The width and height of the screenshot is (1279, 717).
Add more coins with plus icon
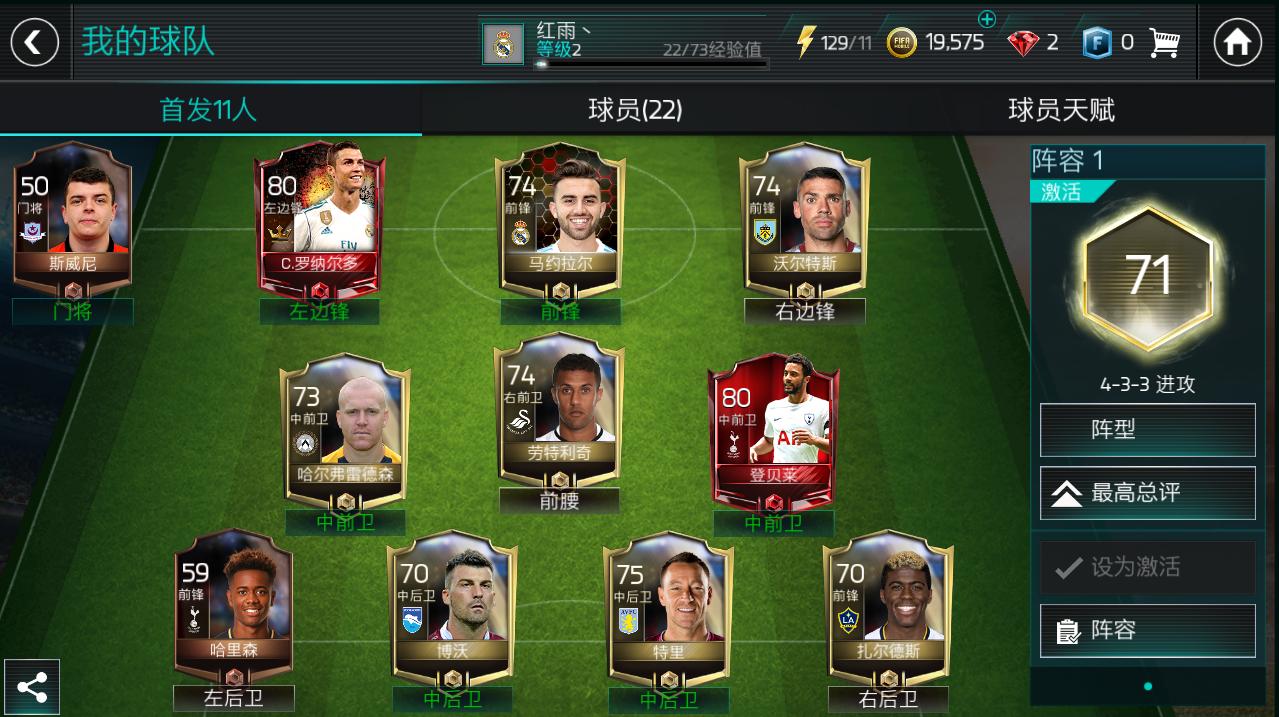pos(987,19)
